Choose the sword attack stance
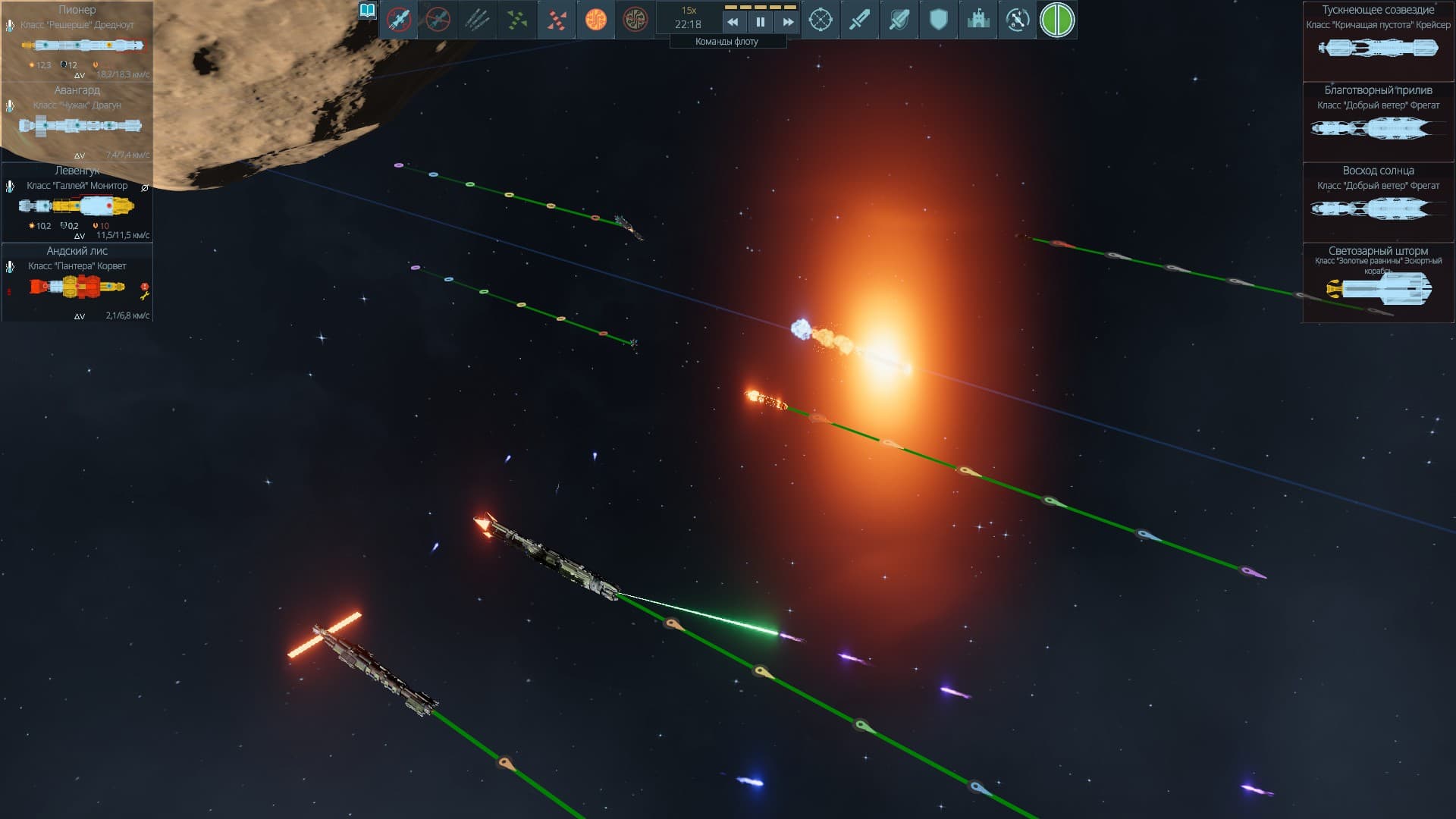This screenshot has width=1456, height=819. click(860, 20)
